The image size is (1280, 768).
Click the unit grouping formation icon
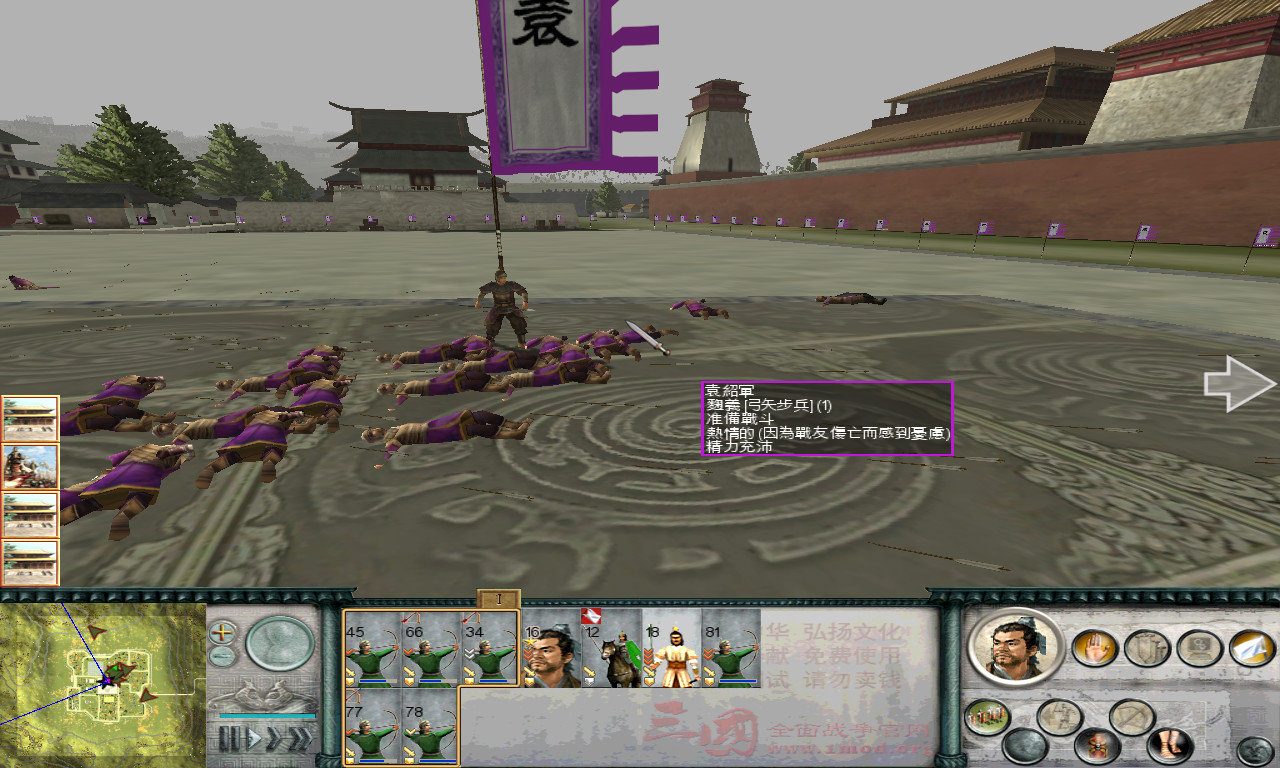[x=986, y=716]
